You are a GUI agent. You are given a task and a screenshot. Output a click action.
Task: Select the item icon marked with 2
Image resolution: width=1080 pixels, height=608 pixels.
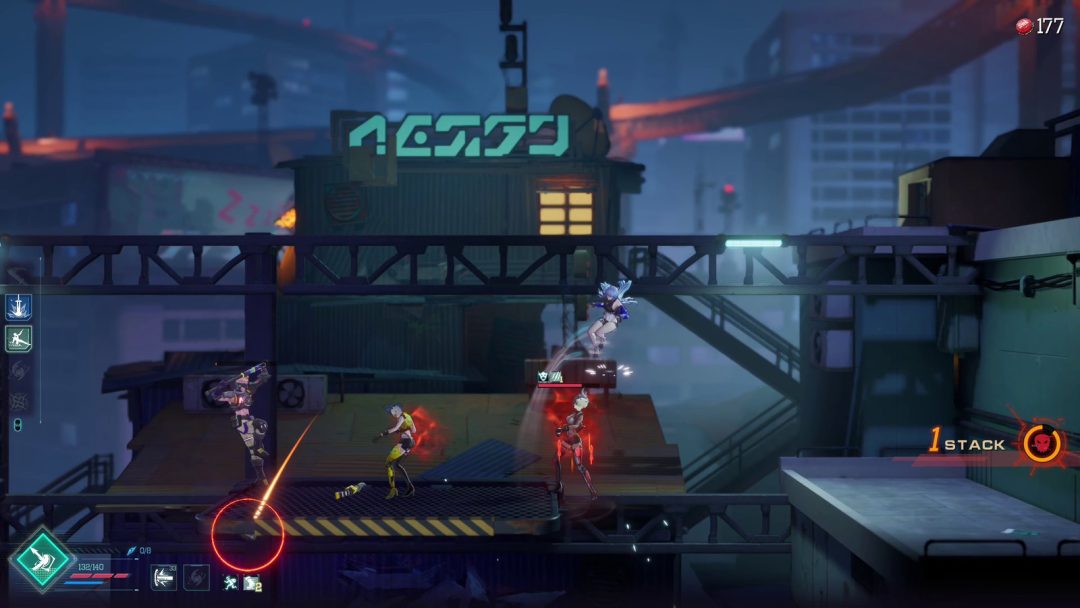tap(251, 582)
